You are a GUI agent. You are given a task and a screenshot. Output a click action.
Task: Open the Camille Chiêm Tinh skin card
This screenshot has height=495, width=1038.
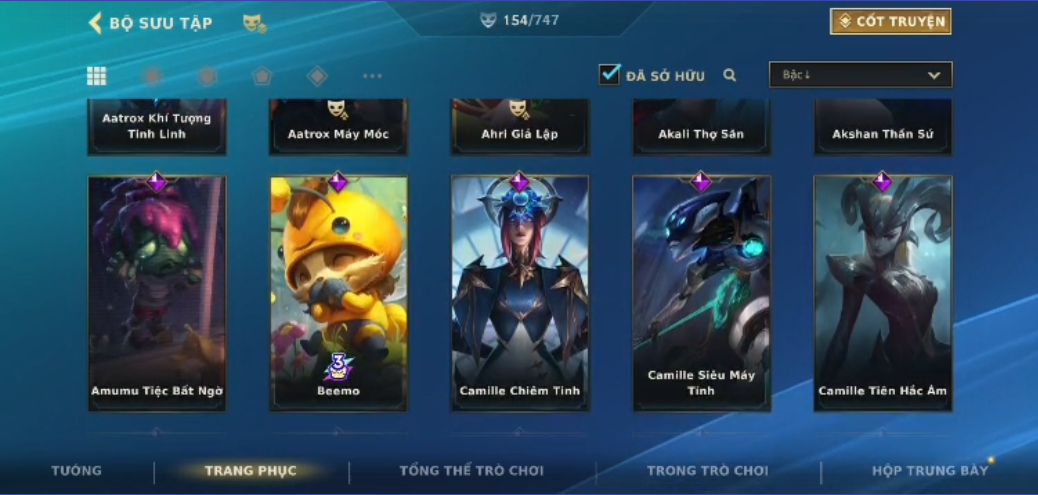pyautogui.click(x=519, y=293)
